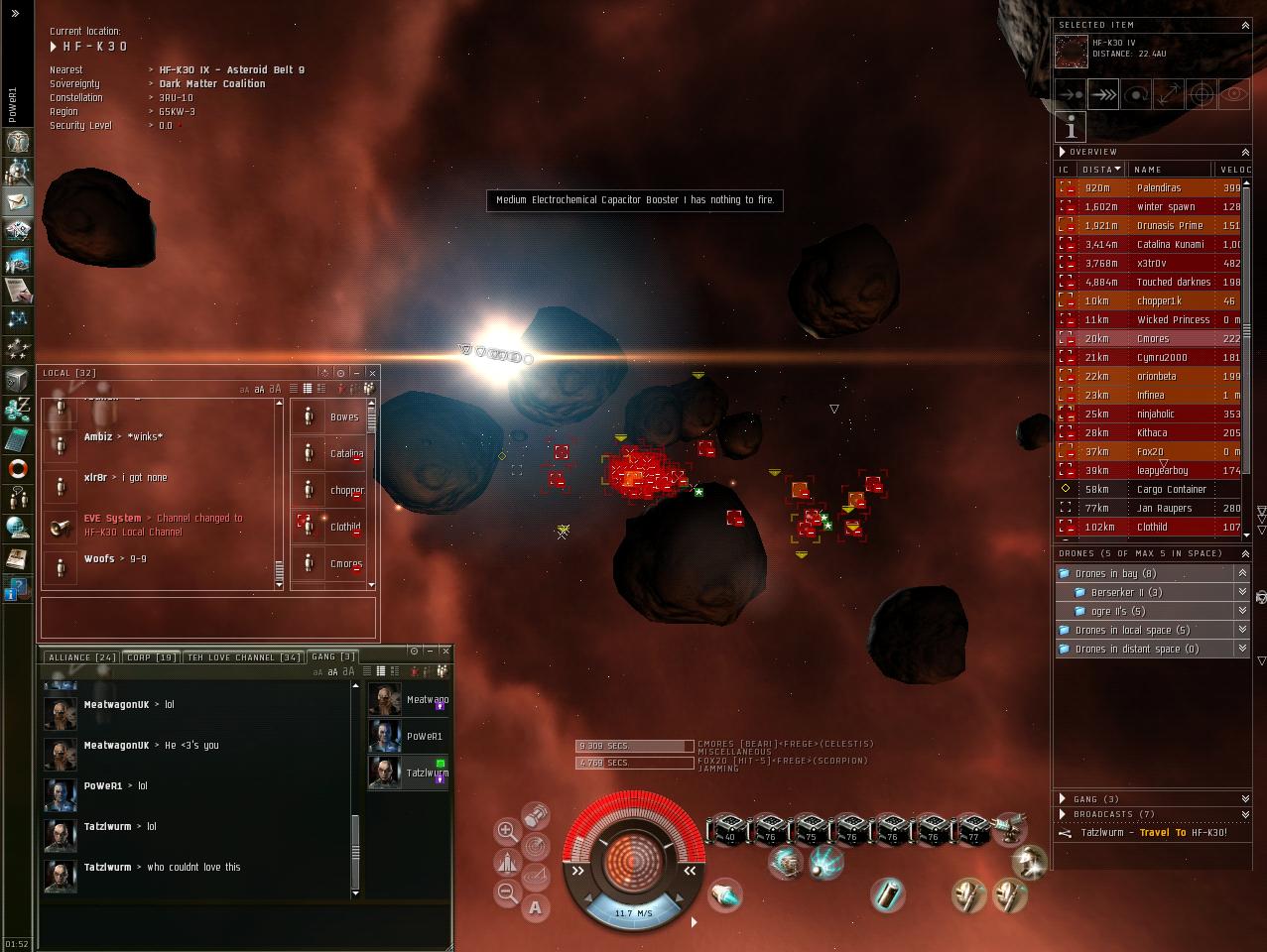Open the Teh Love Channel tab
Screen dimensions: 1267x952
243,657
